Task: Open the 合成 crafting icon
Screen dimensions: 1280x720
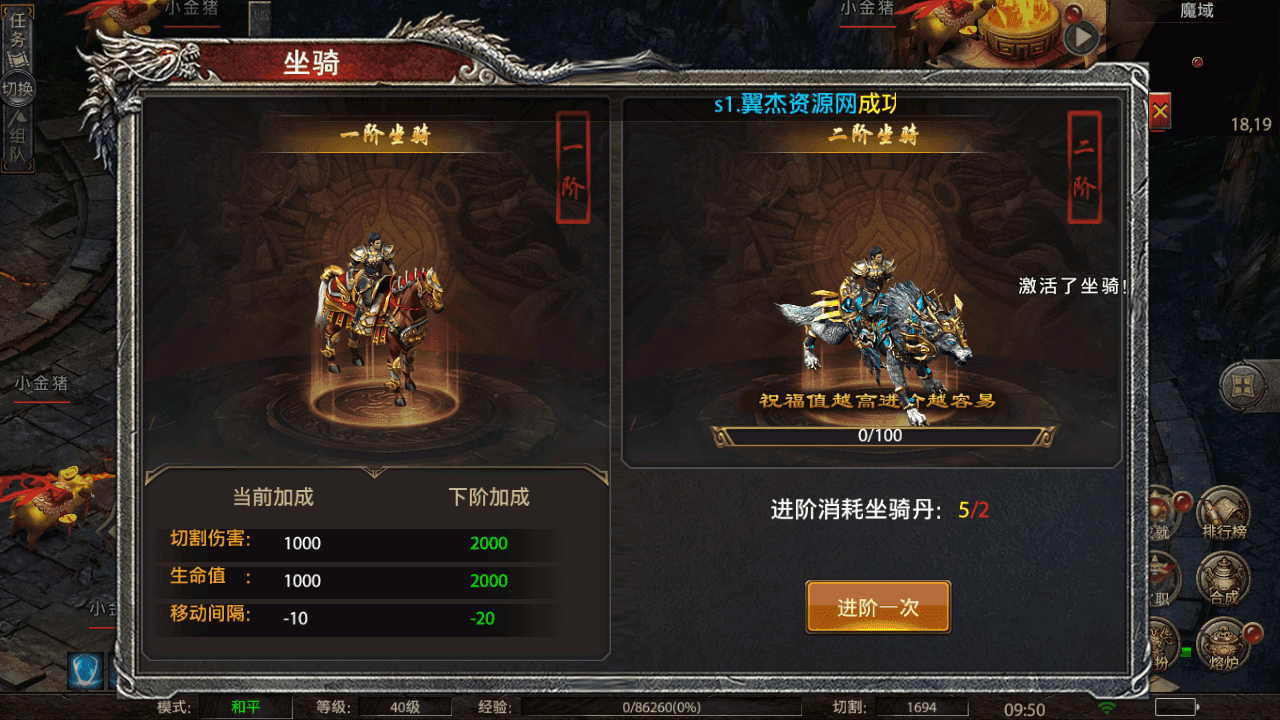Action: (1224, 580)
